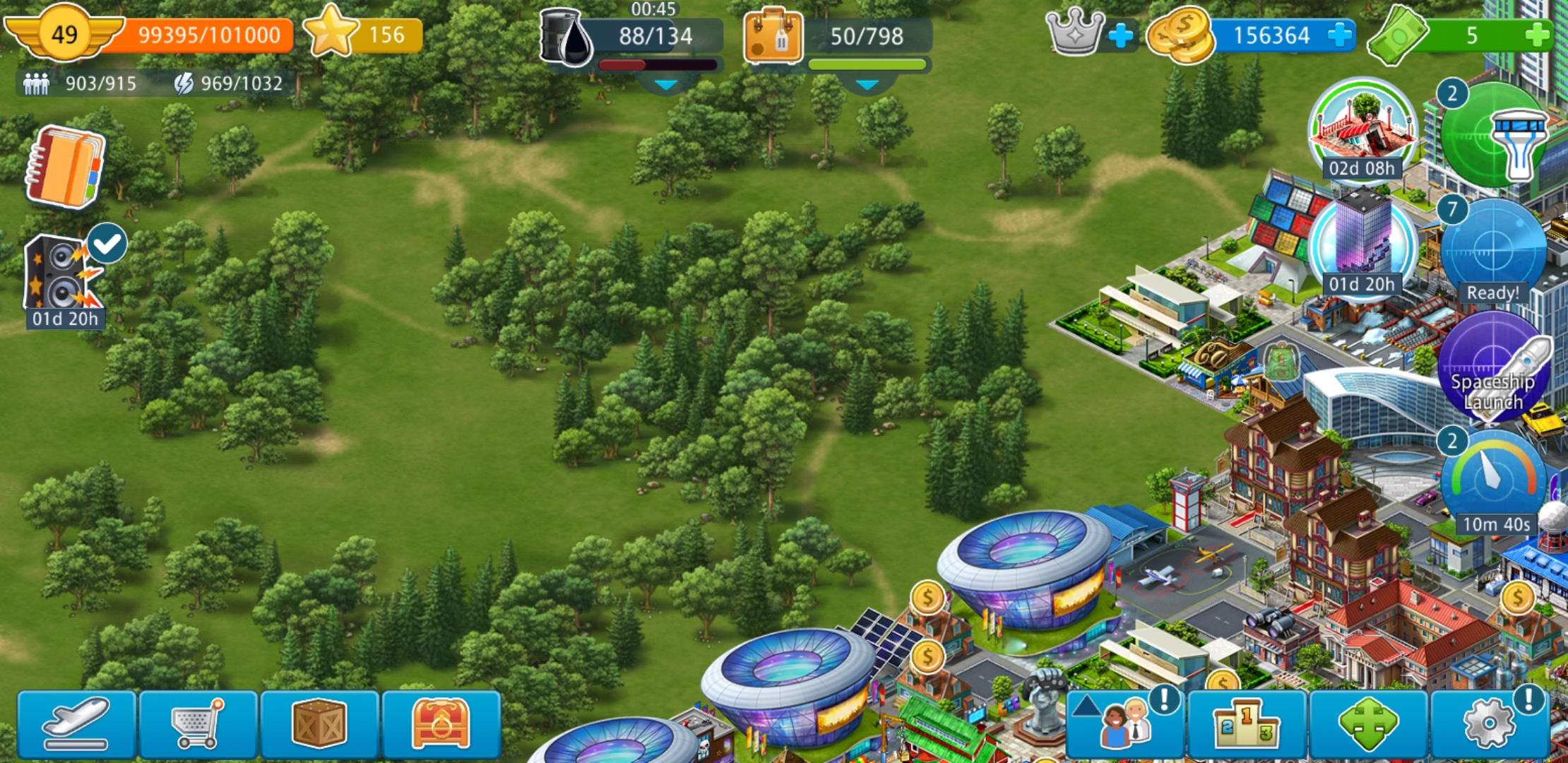Viewport: 1568px width, 763px height.
Task: Activate the green move arrows tool
Action: tap(1368, 724)
